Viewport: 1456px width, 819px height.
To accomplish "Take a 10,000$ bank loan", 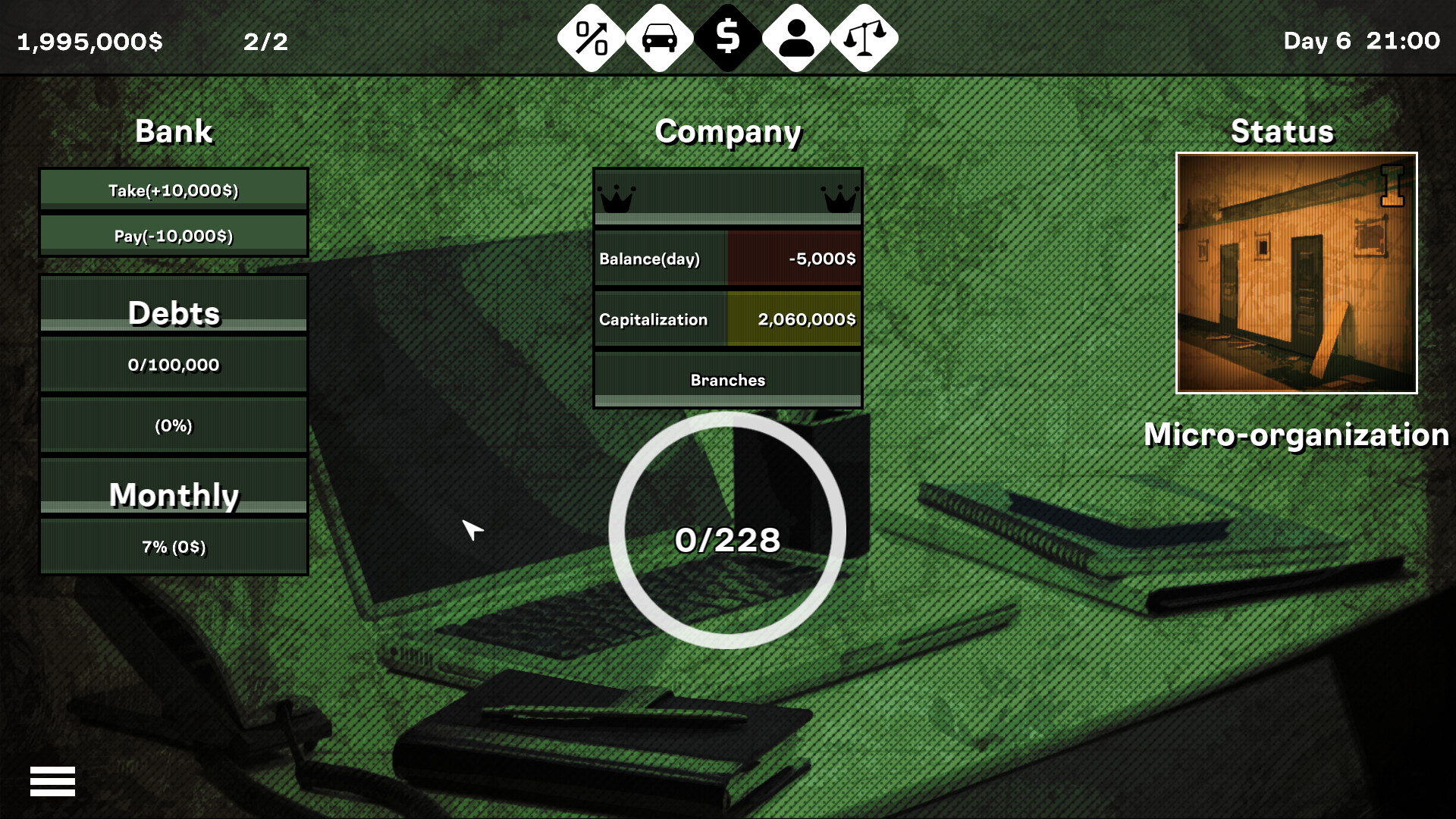I will coord(173,191).
